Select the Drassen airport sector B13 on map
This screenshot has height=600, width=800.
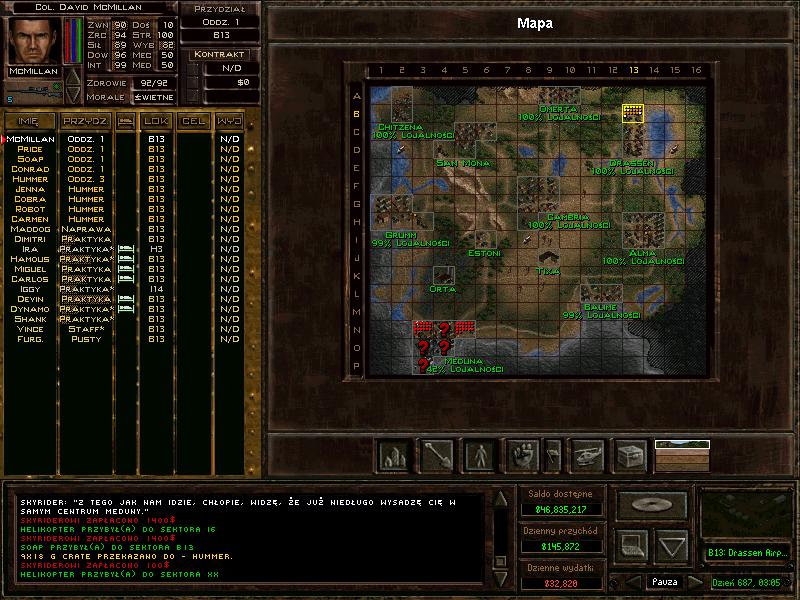tap(632, 113)
